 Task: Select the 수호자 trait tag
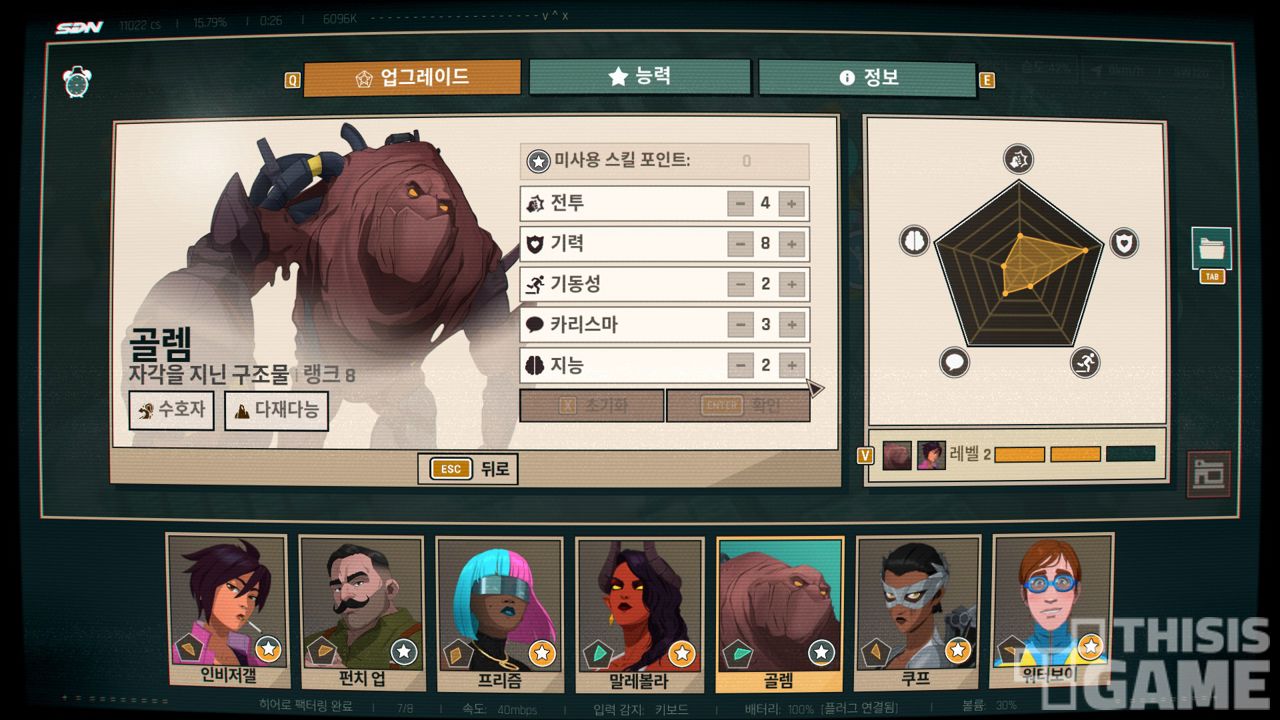pyautogui.click(x=172, y=410)
